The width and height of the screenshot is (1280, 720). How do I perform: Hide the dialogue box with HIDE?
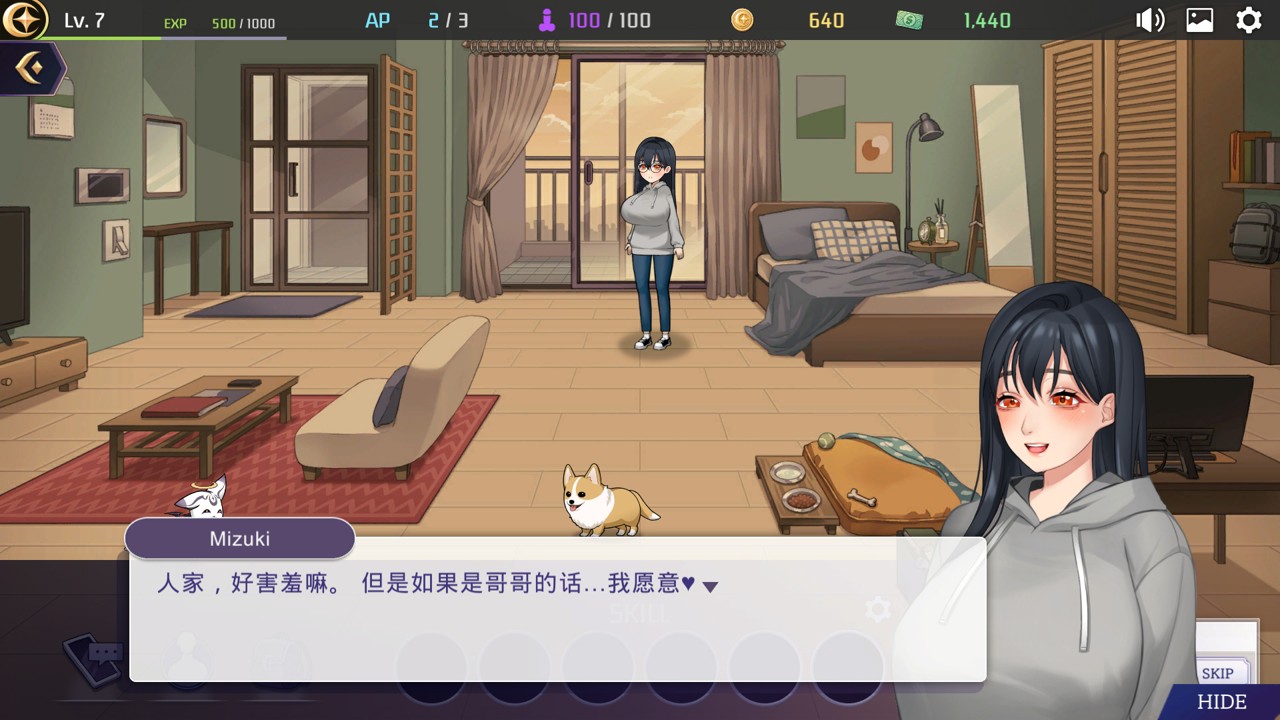(x=1222, y=702)
